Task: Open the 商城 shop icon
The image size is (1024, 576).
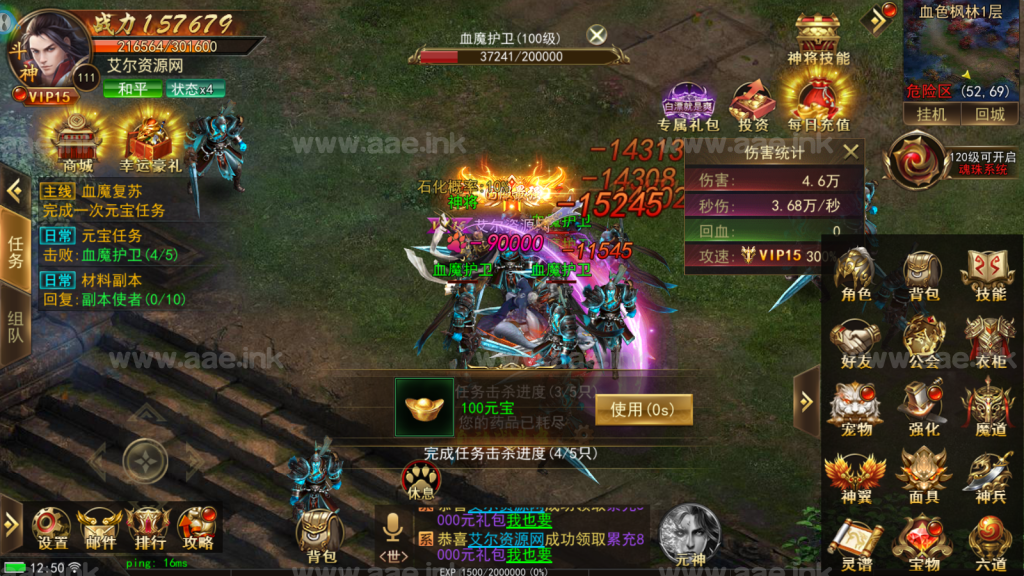Action: [77, 145]
